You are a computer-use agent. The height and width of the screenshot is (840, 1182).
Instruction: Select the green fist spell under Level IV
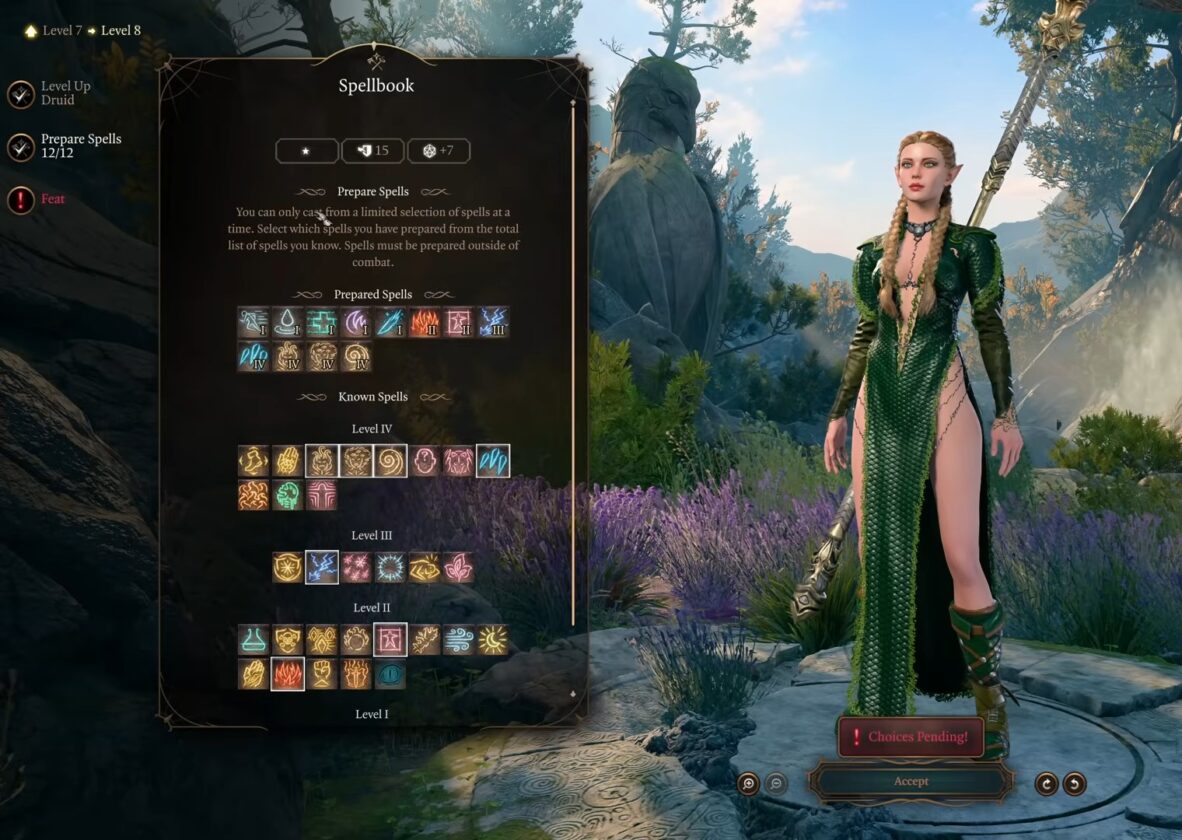[x=288, y=495]
